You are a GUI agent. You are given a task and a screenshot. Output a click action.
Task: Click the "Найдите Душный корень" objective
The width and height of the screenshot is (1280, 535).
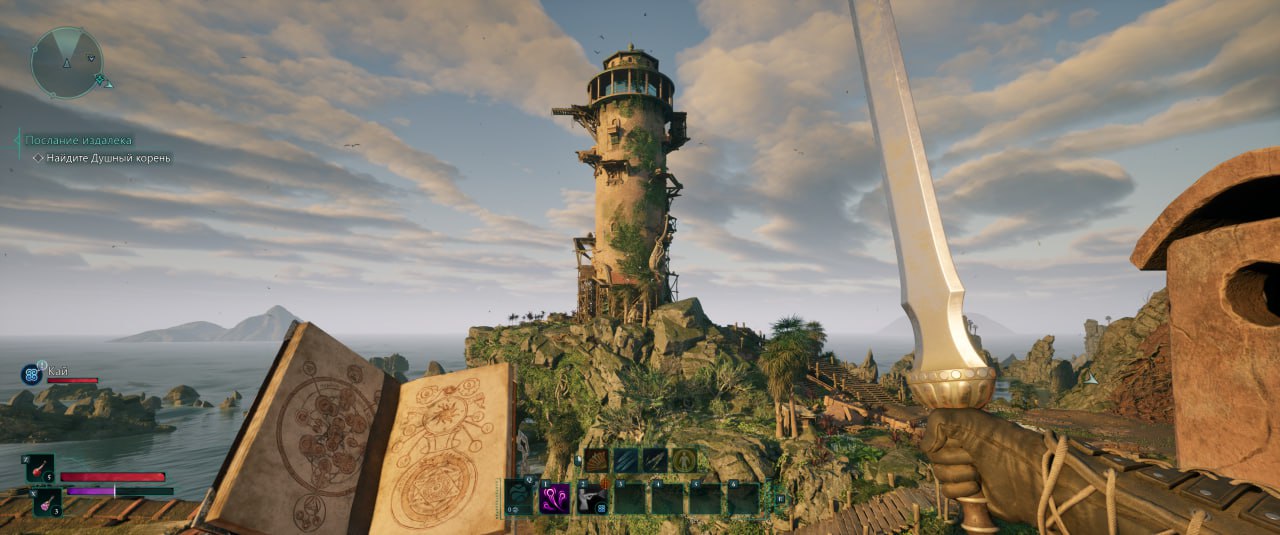(x=108, y=158)
